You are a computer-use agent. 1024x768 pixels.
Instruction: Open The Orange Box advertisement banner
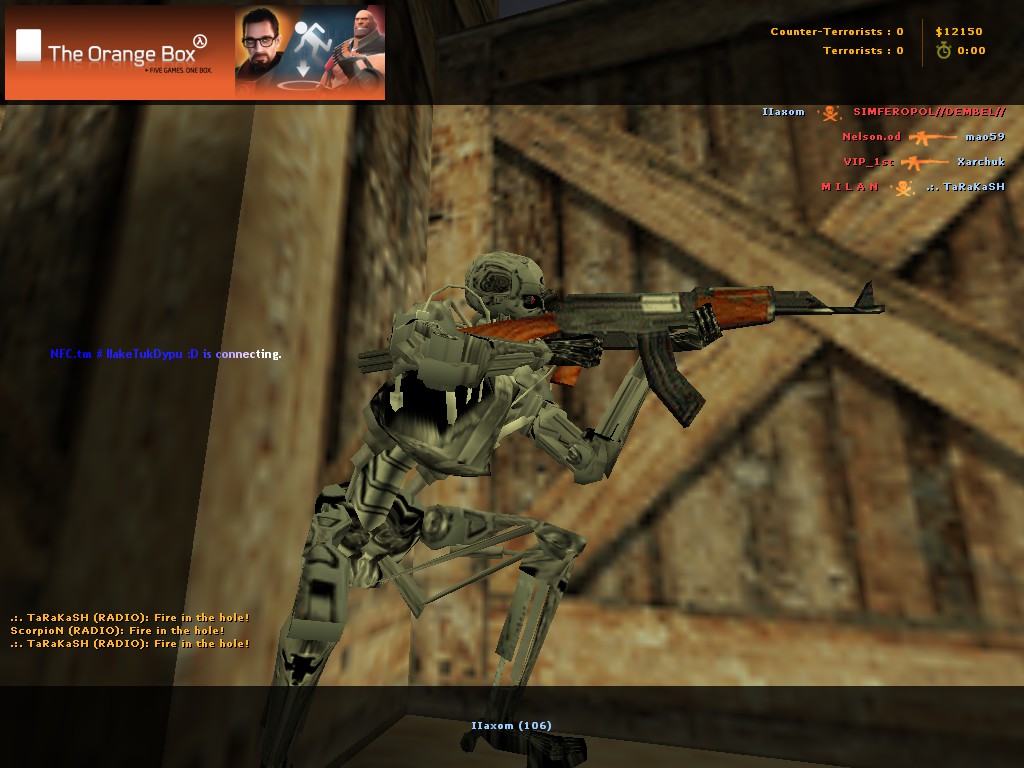tap(195, 52)
